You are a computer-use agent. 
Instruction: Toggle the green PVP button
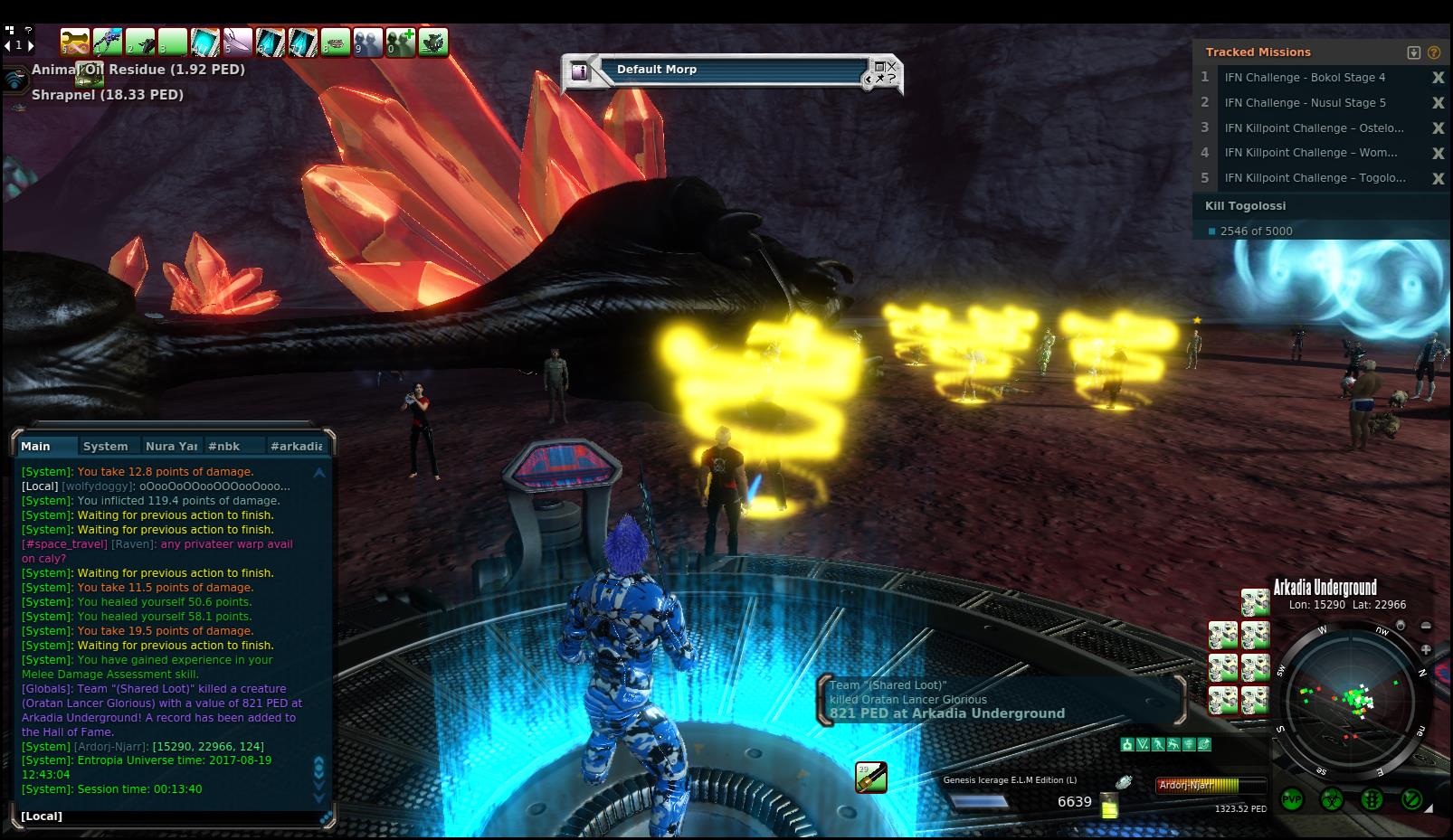[1292, 799]
